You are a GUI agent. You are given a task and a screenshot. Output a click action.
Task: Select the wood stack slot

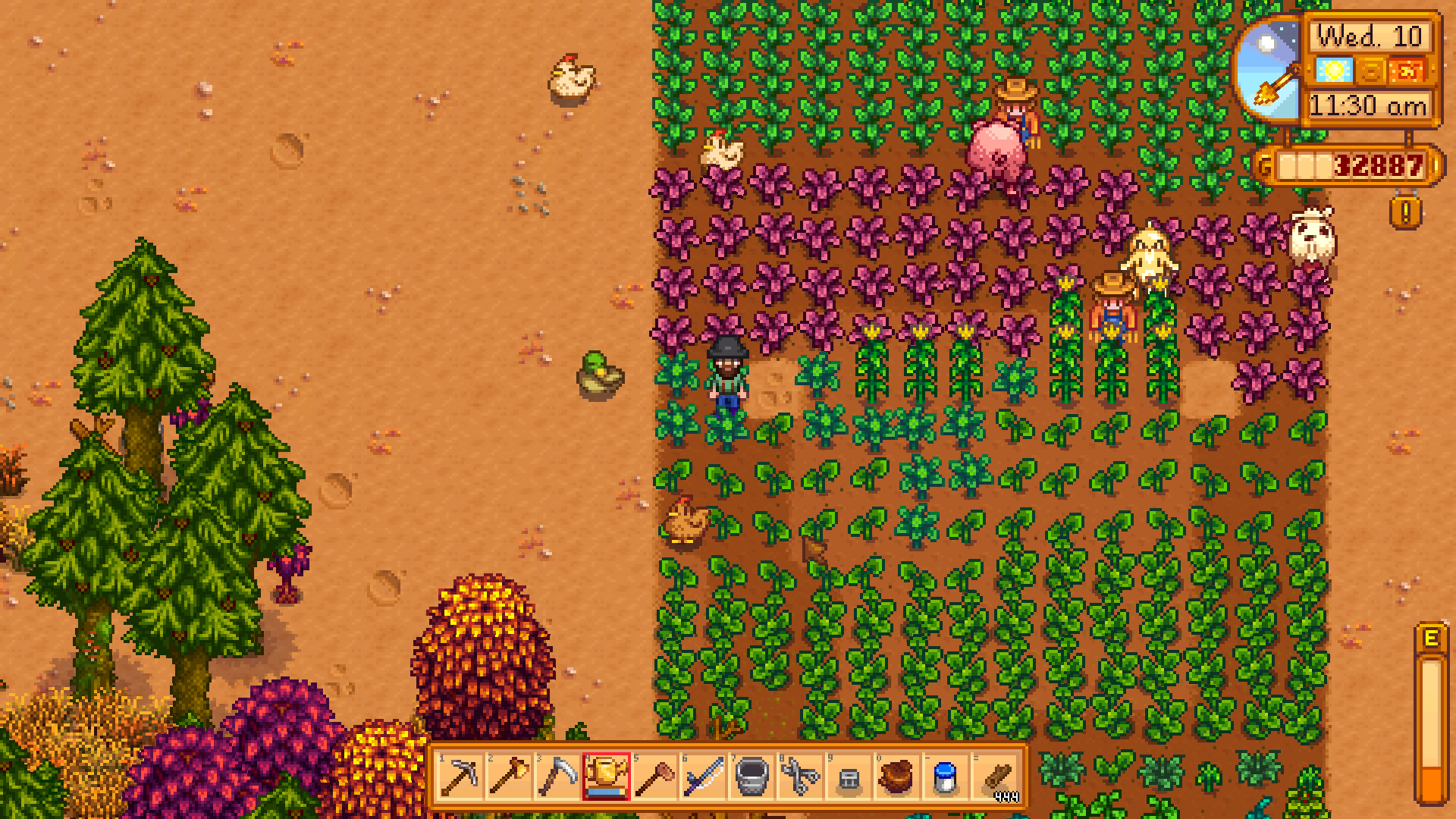pyautogui.click(x=996, y=777)
